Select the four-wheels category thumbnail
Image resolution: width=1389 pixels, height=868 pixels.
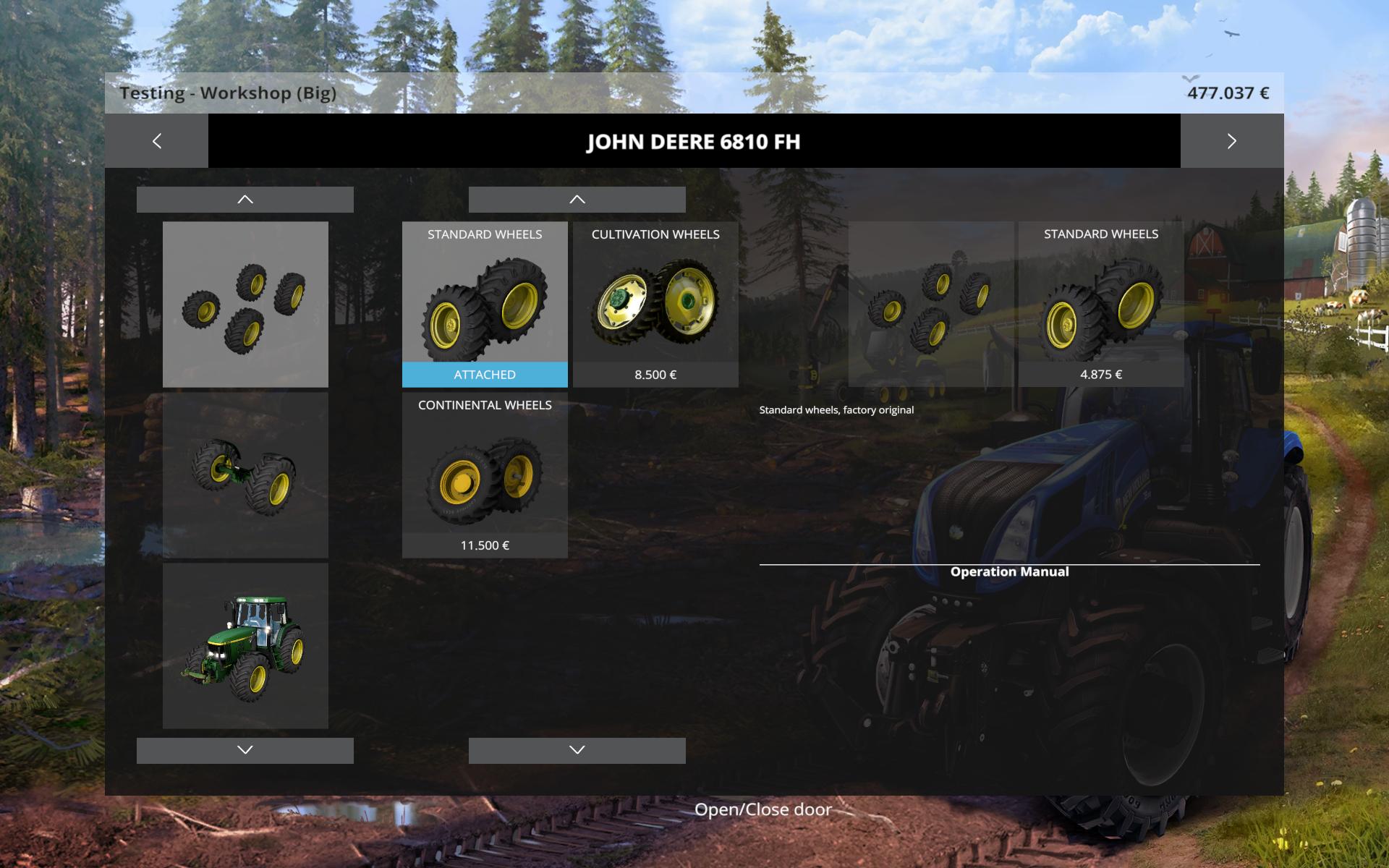245,305
